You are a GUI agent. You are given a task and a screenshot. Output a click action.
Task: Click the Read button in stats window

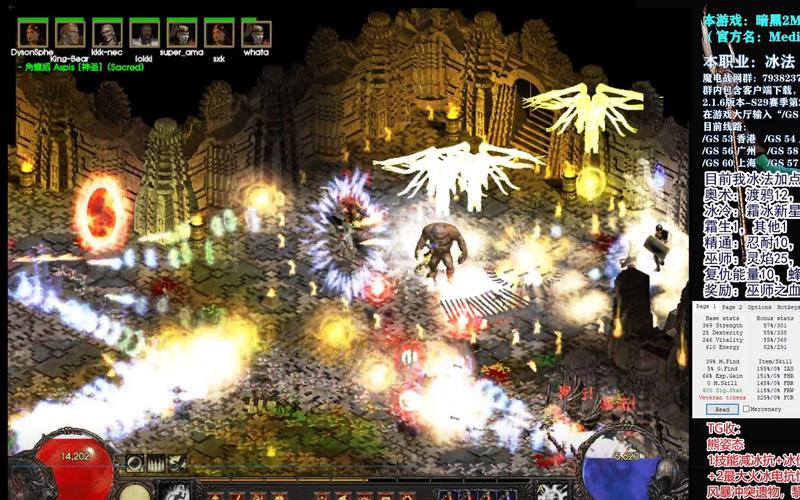click(x=720, y=409)
